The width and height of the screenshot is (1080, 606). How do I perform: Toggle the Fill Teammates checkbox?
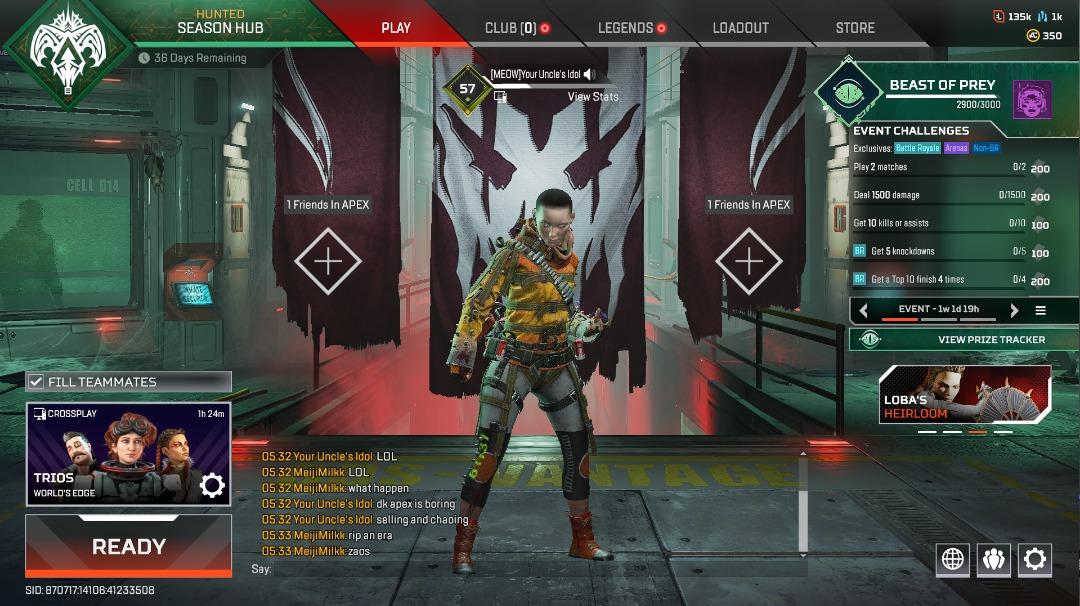[37, 382]
